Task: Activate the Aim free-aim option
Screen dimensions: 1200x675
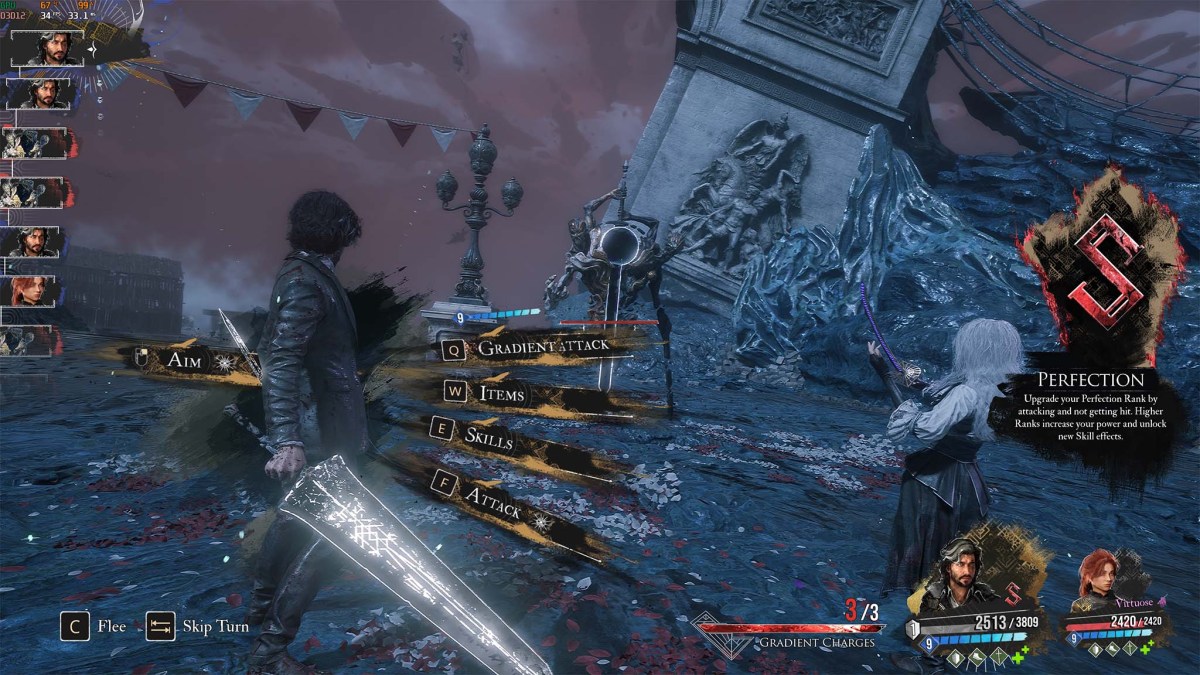Action: point(183,360)
